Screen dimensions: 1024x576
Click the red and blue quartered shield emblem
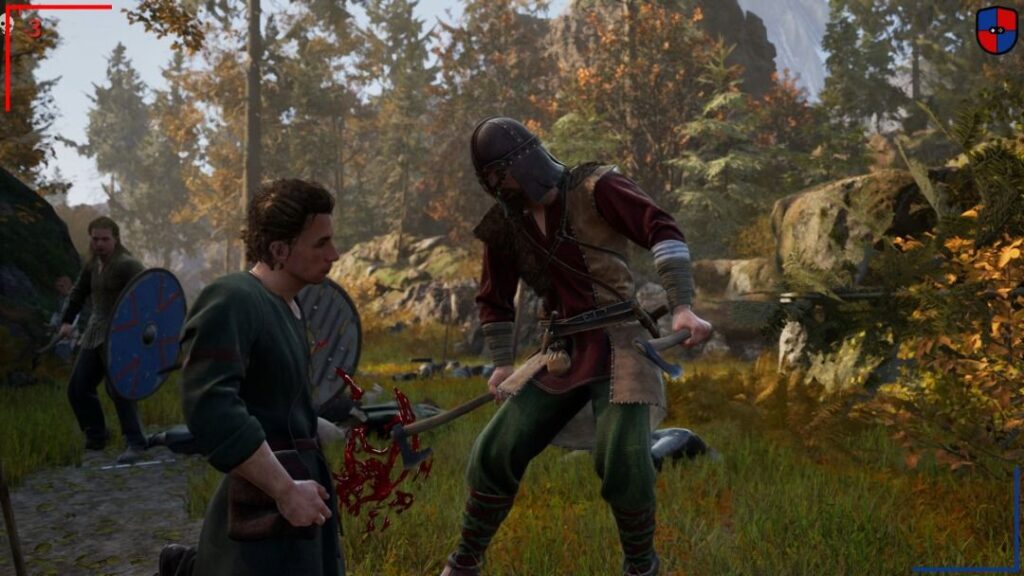point(996,30)
